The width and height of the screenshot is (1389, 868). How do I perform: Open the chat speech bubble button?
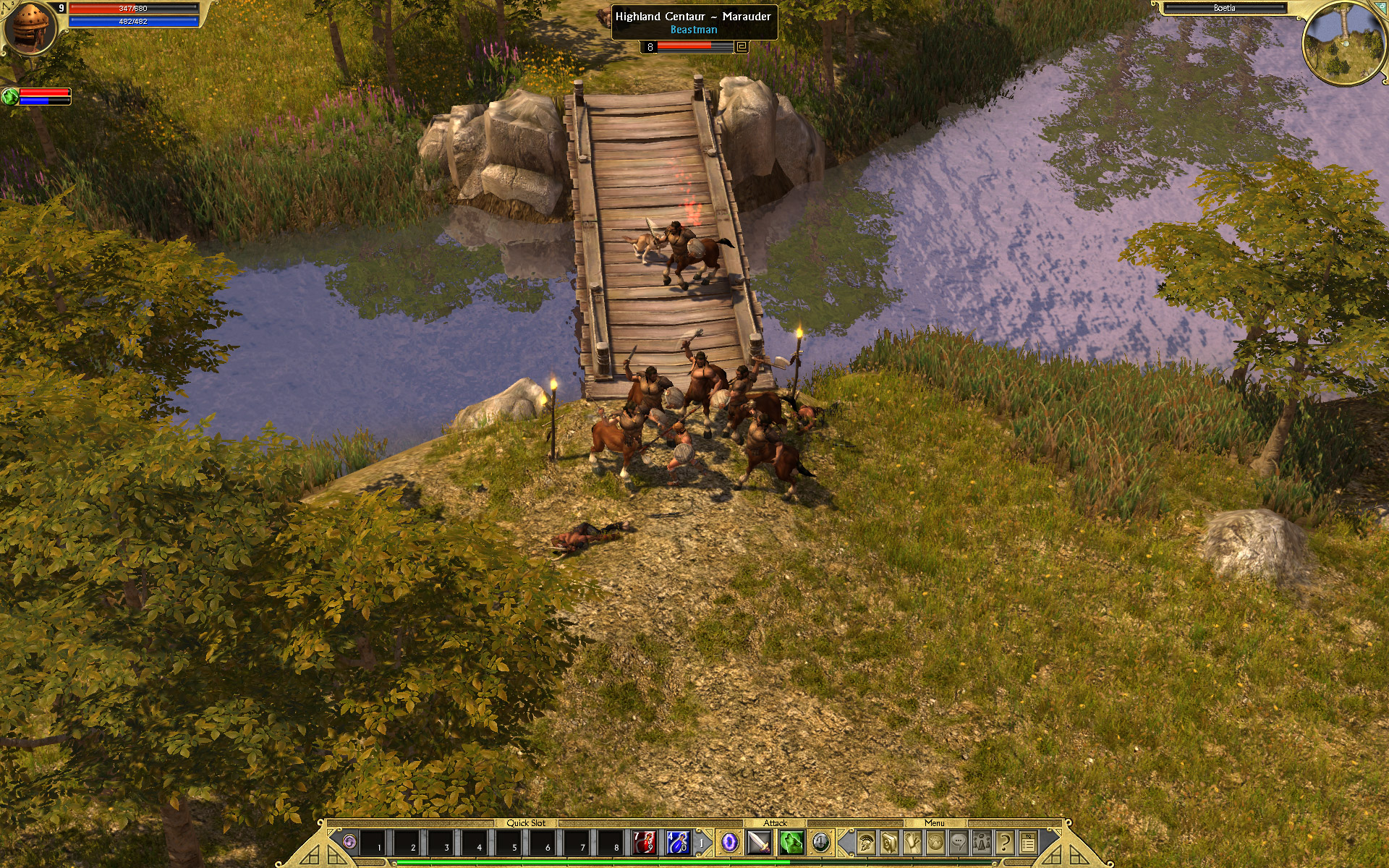point(959,842)
